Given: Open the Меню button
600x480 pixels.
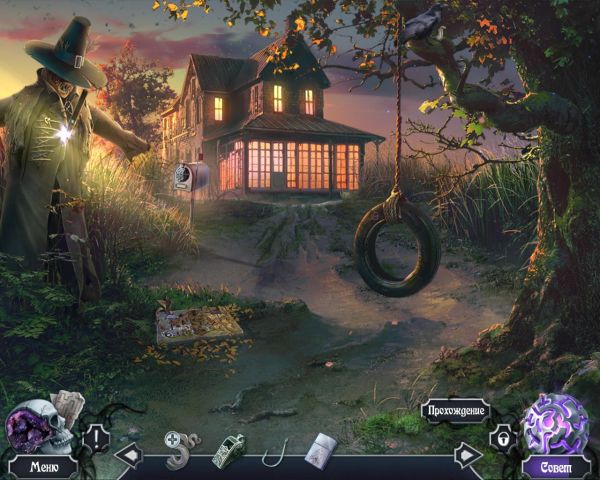Looking at the screenshot, I should (43, 466).
